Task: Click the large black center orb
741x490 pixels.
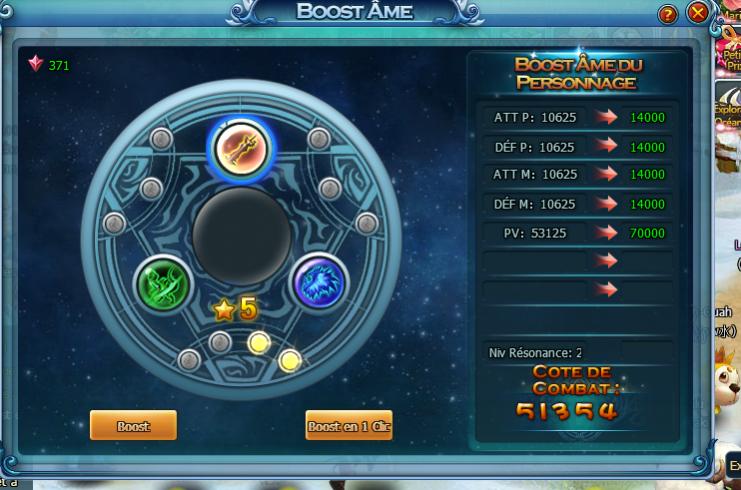Action: click(x=241, y=238)
